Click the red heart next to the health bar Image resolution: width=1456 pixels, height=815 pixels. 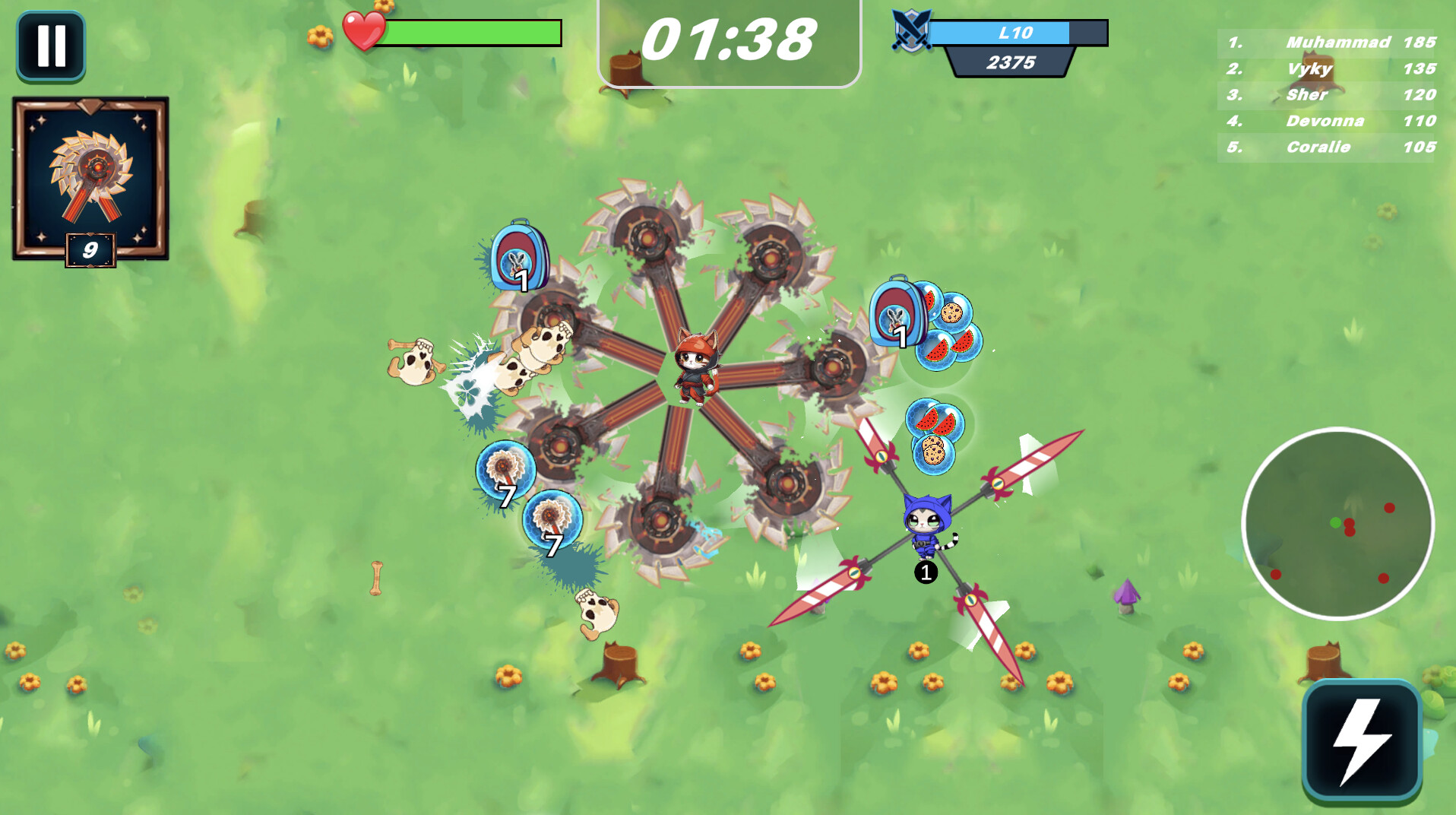pos(364,30)
